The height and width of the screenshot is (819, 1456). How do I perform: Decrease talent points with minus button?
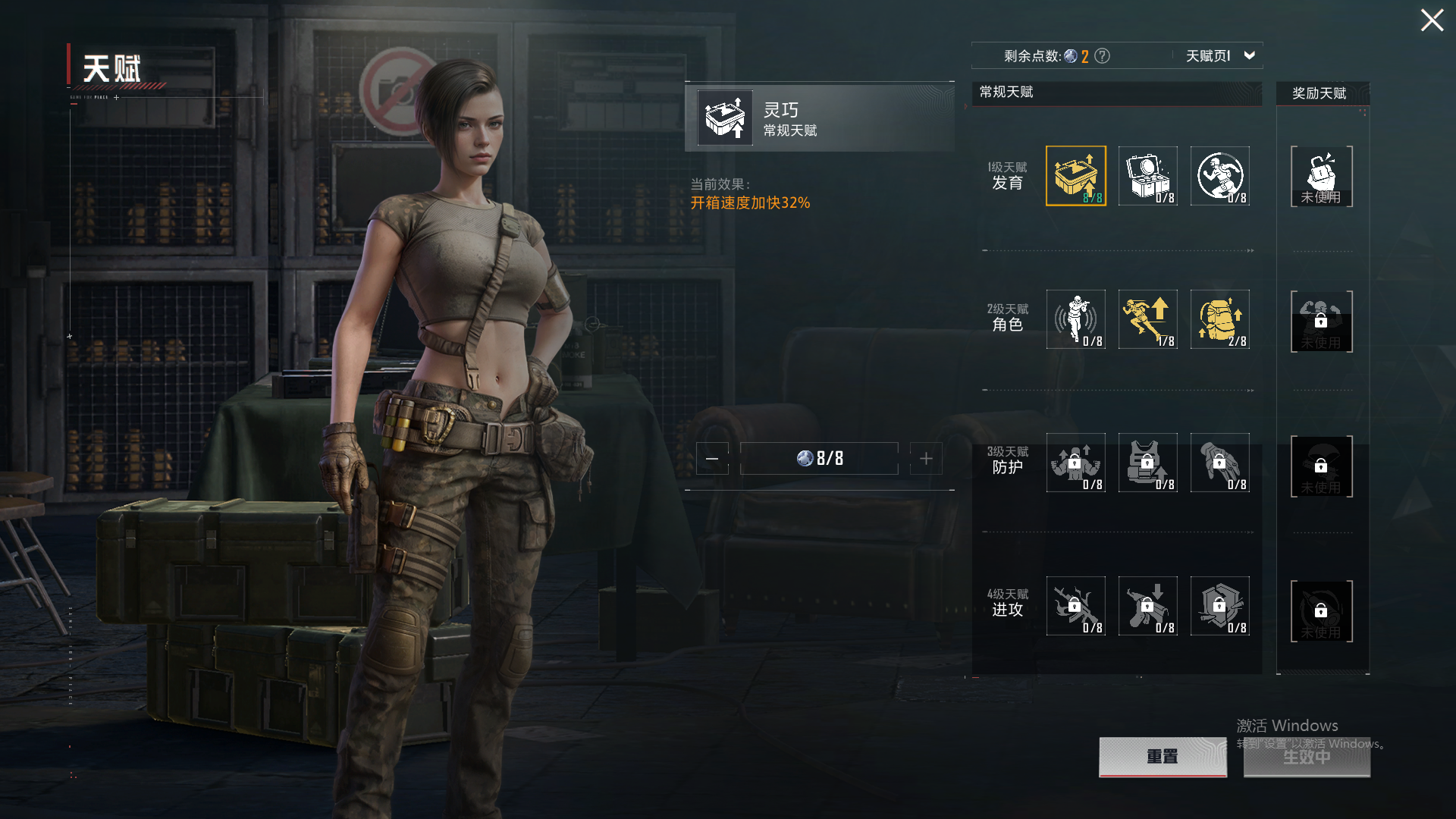tap(712, 459)
